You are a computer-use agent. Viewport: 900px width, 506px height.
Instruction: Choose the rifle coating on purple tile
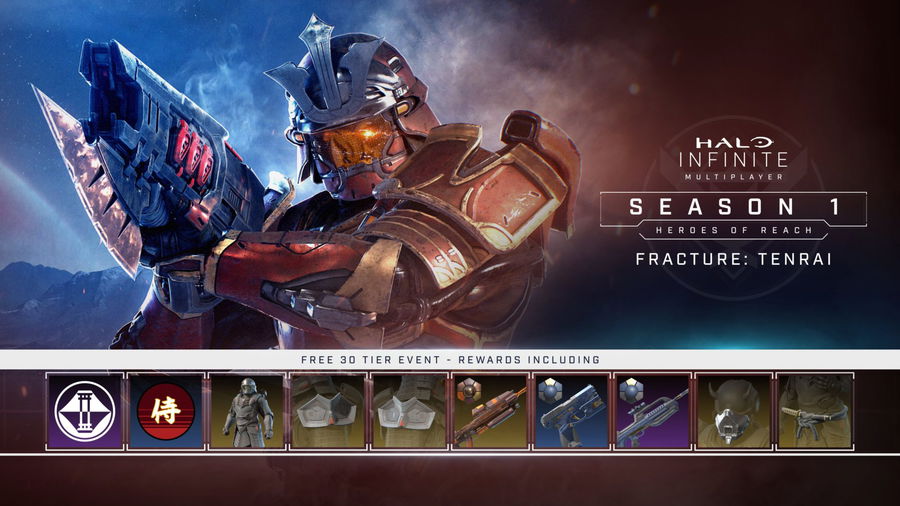[652, 411]
